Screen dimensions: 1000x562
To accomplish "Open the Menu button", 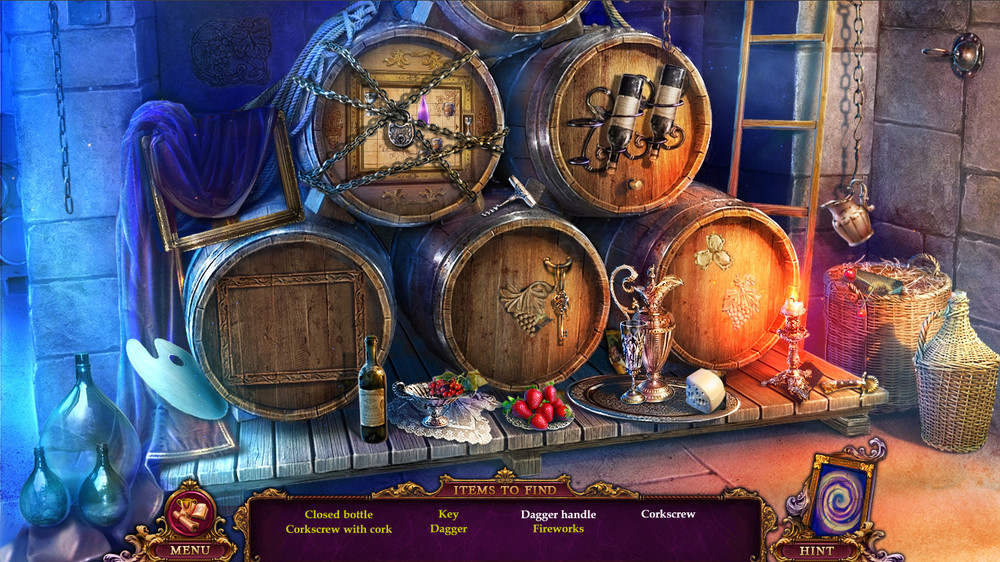I will [187, 549].
